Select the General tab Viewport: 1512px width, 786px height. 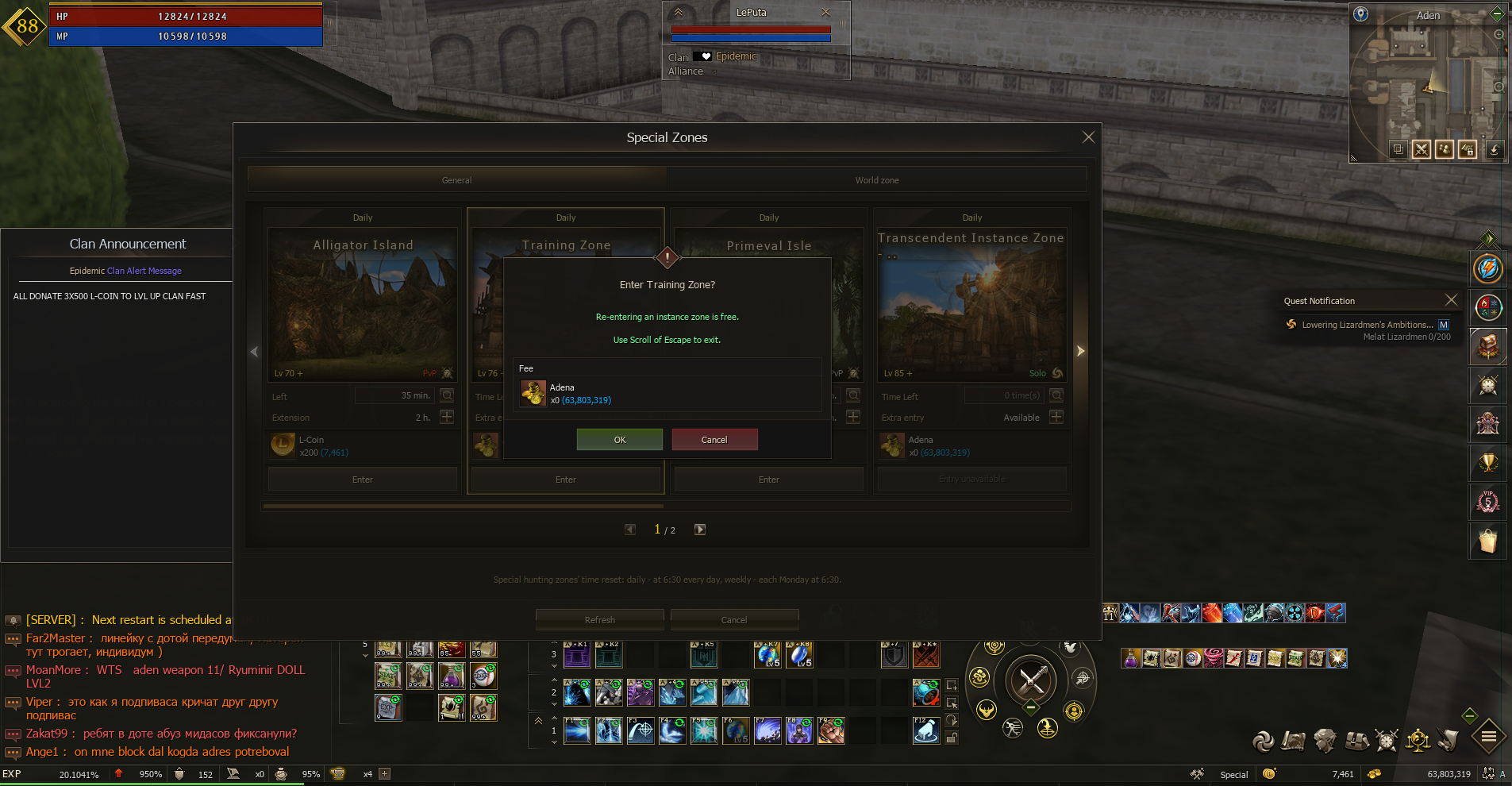(x=456, y=180)
